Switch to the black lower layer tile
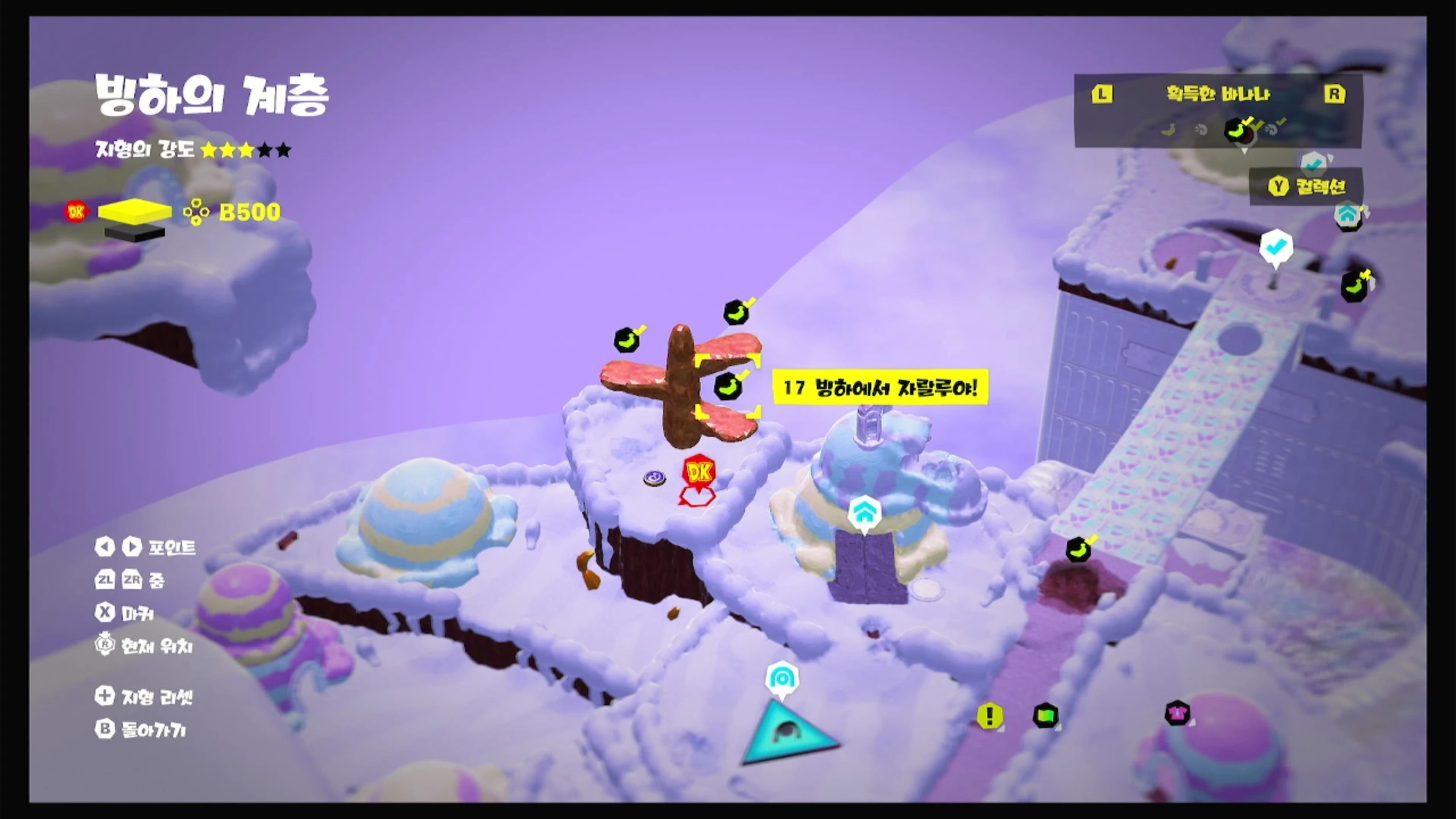Screen dimensions: 1456x819 pos(135,233)
